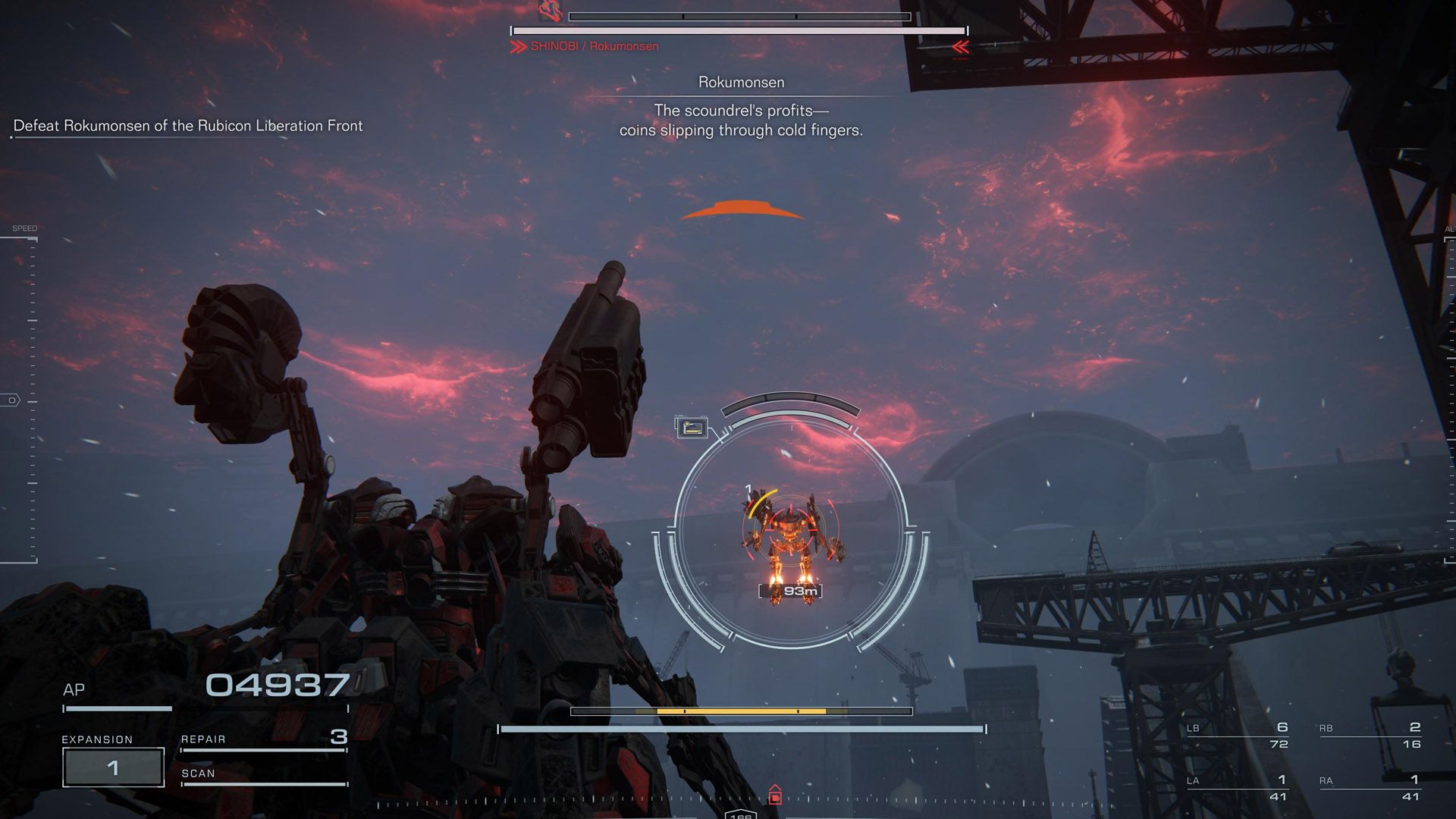The width and height of the screenshot is (1456, 819).
Task: Activate the Scan gauge
Action: [x=264, y=777]
